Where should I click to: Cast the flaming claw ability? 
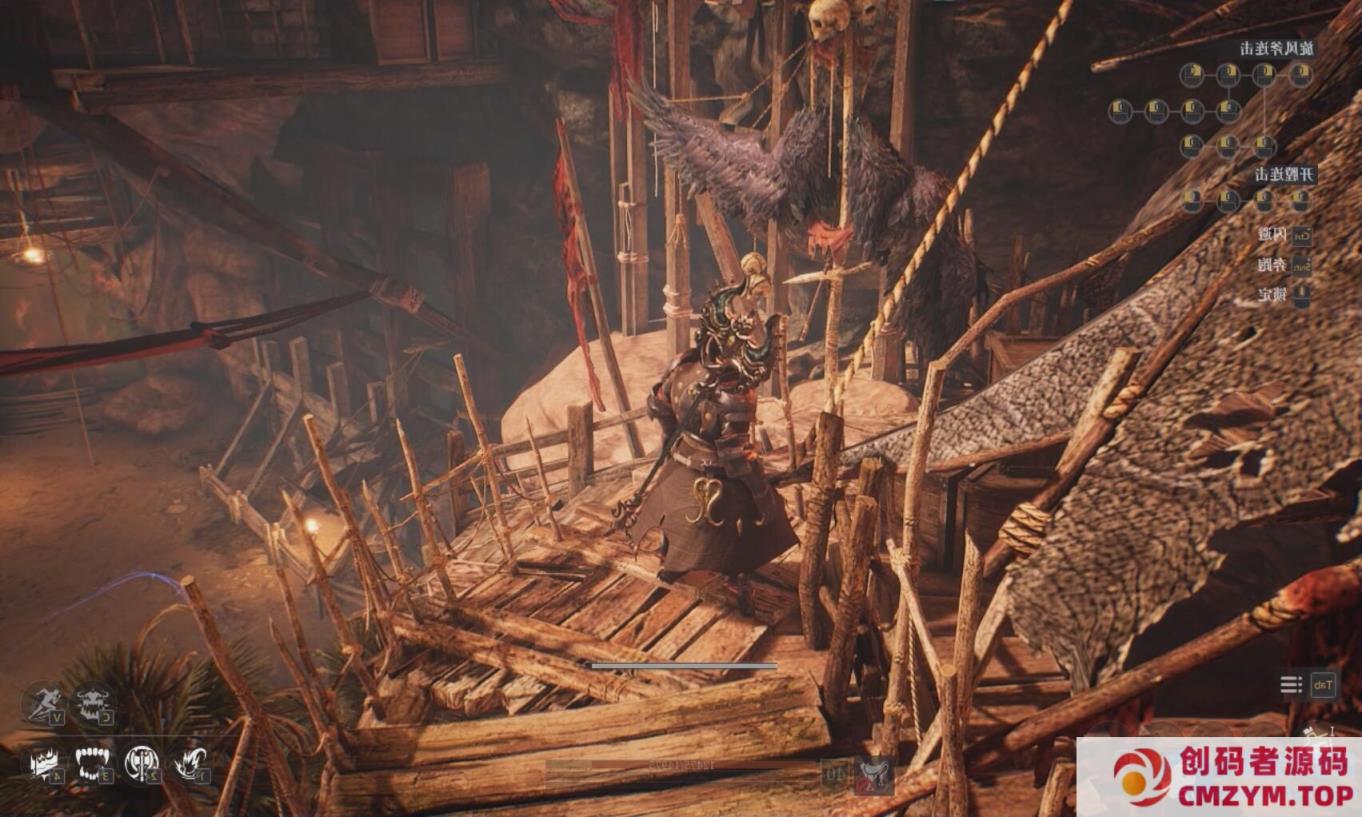190,765
